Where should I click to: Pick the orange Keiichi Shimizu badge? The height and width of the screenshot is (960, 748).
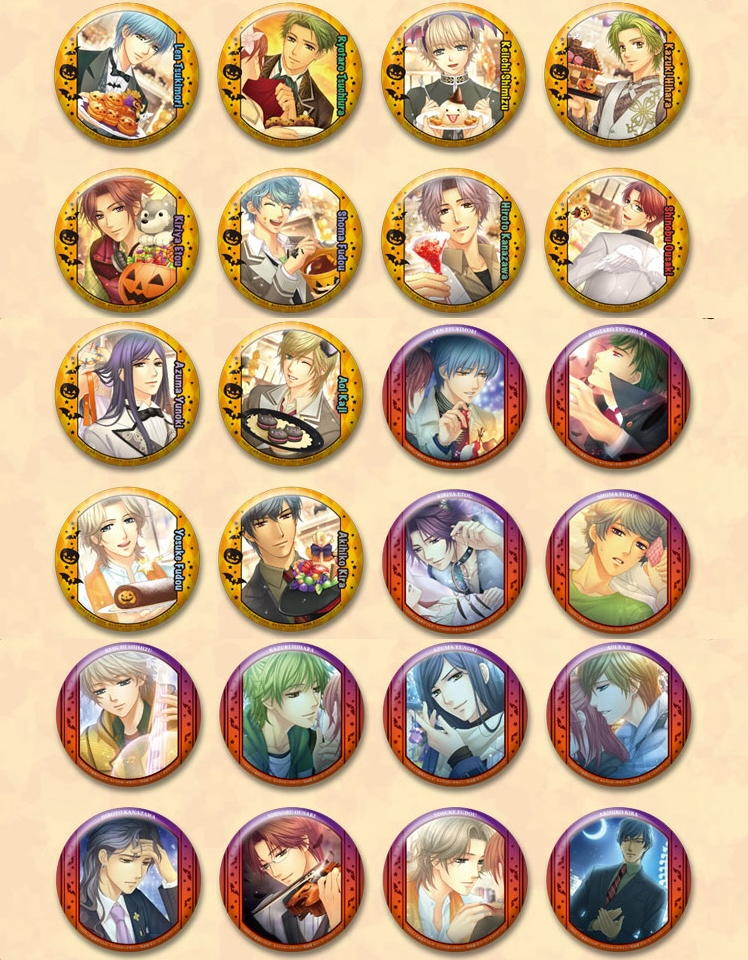coord(454,75)
